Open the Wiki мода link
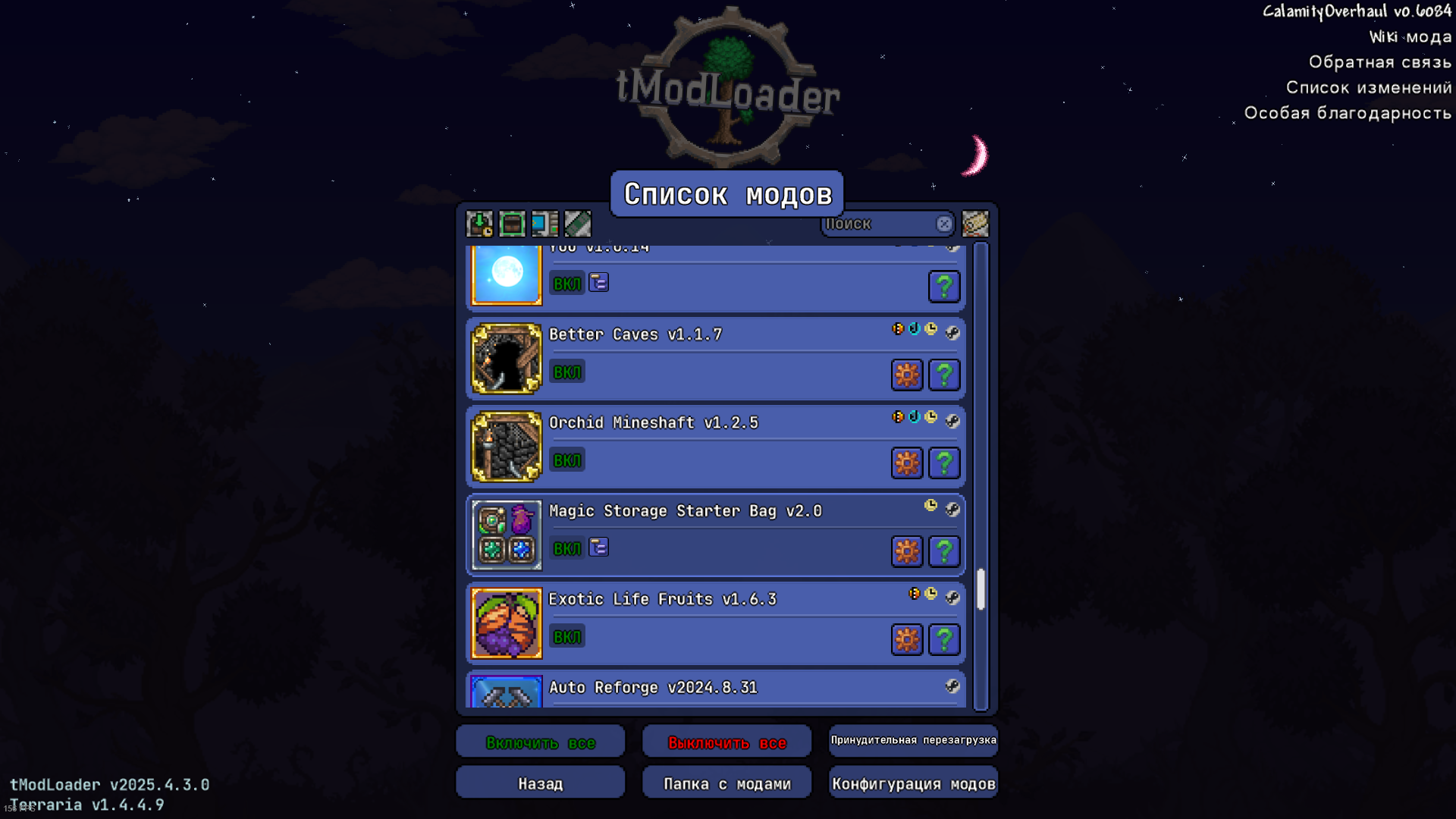The image size is (1456, 819). coord(1410,36)
